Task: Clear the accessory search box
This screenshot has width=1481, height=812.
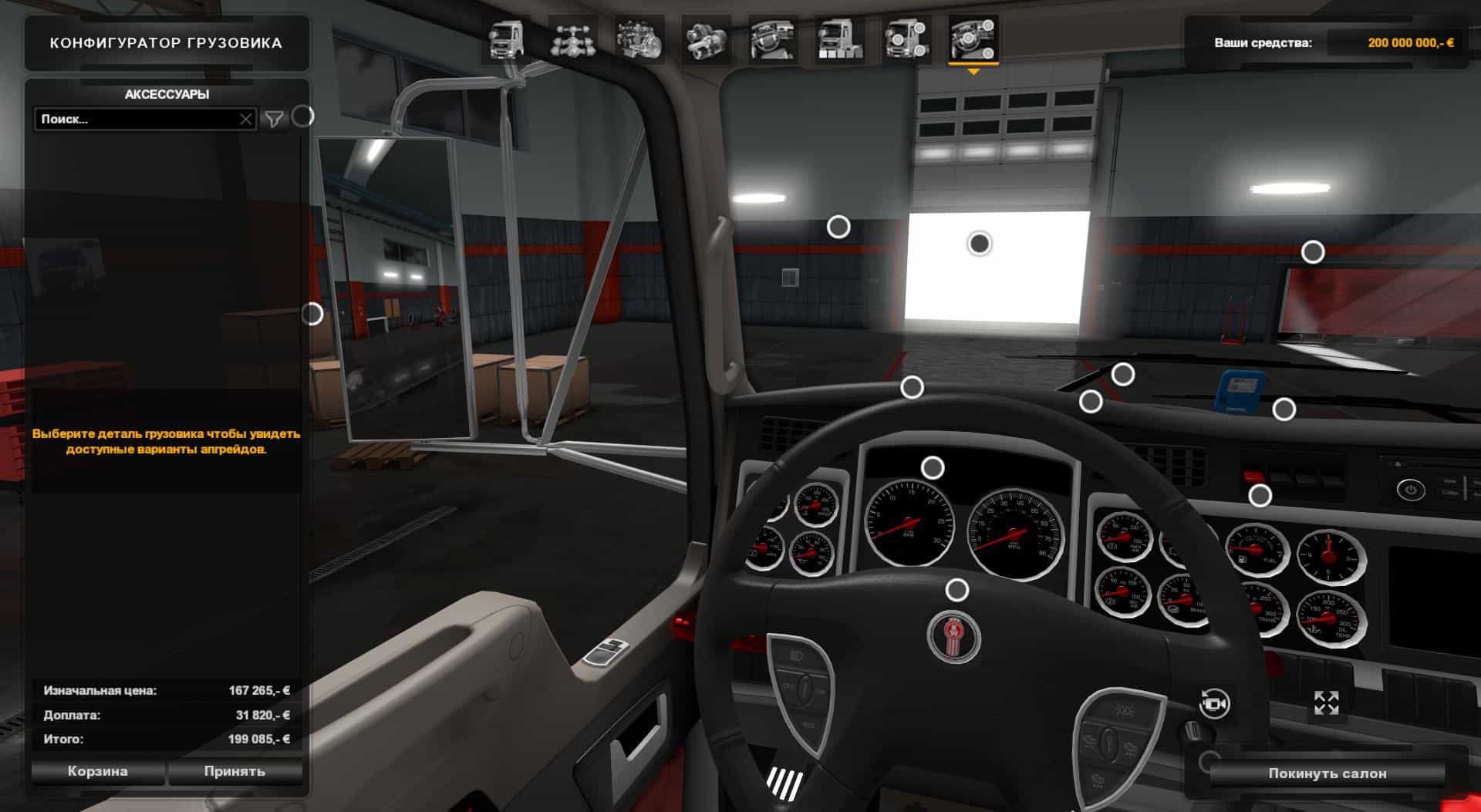Action: click(x=245, y=120)
